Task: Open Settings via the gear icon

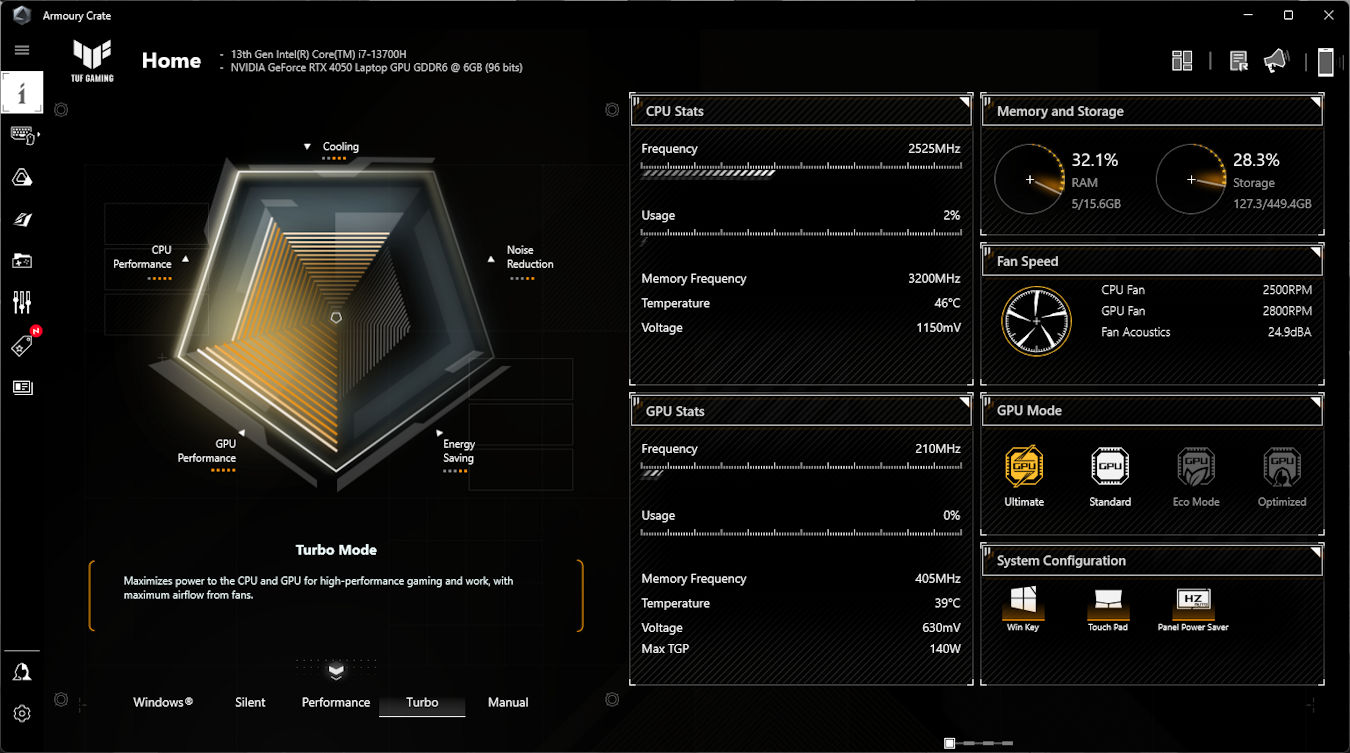Action: [22, 714]
